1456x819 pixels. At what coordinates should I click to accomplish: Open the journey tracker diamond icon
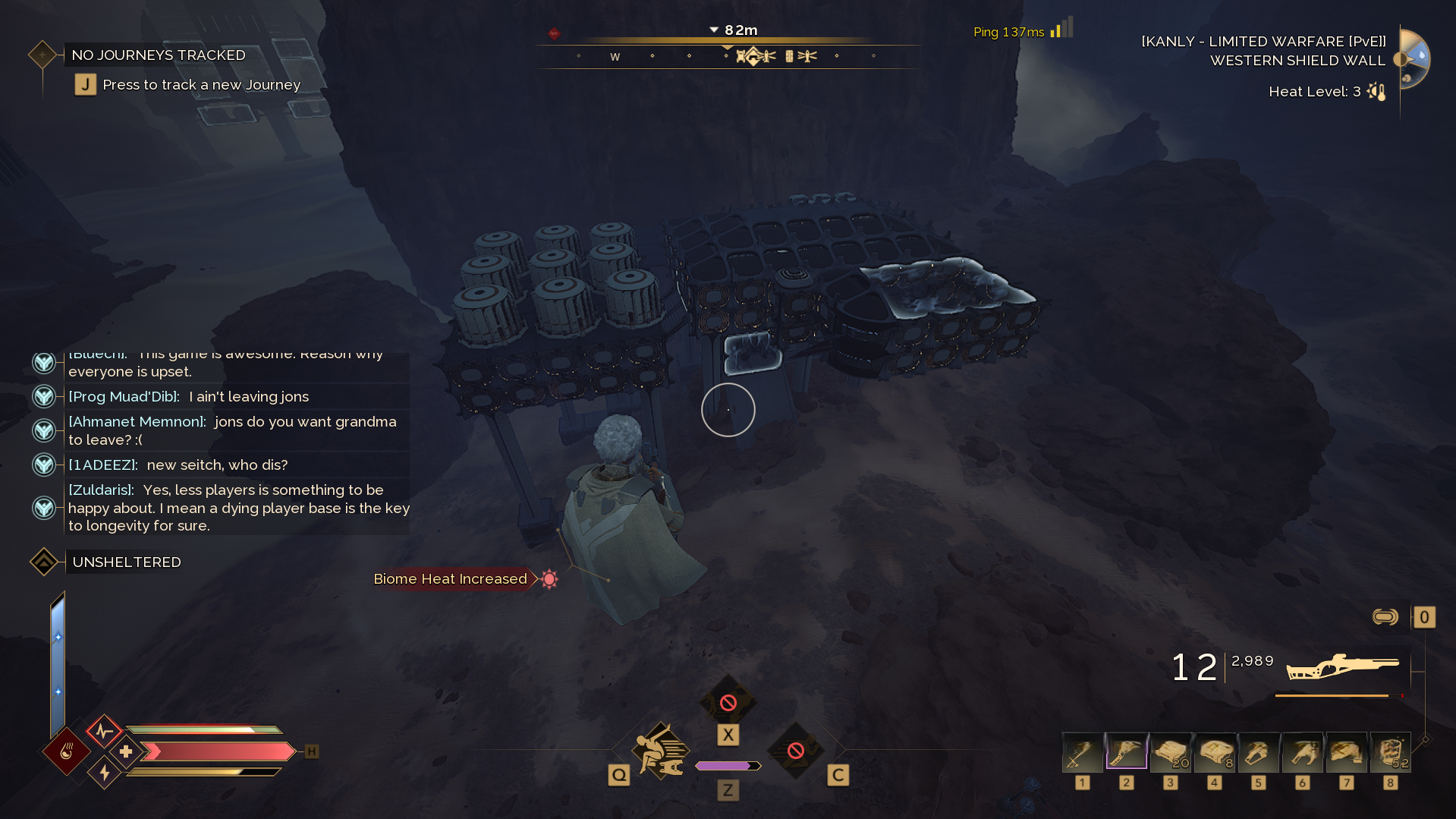pyautogui.click(x=42, y=55)
